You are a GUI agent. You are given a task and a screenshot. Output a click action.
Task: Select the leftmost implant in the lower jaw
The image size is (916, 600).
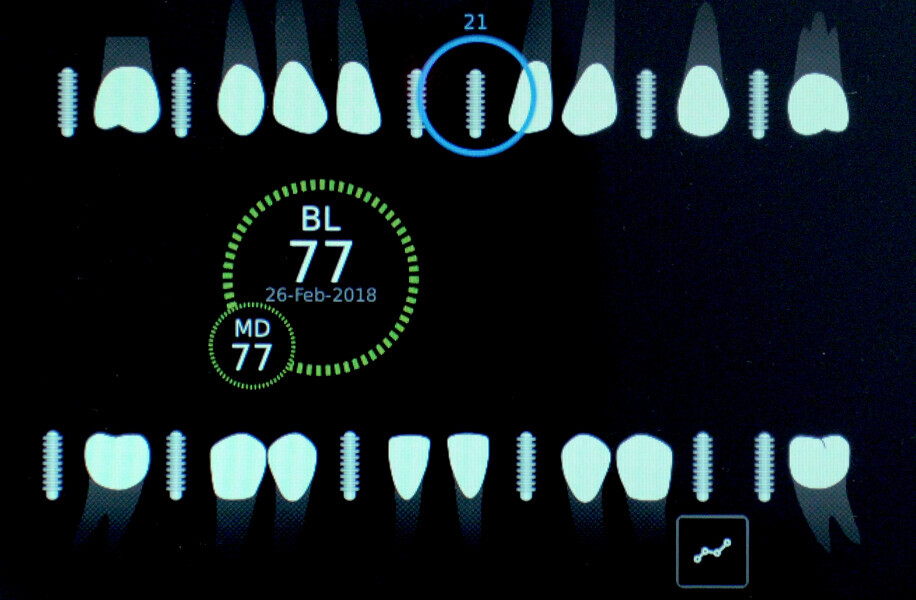[x=53, y=465]
